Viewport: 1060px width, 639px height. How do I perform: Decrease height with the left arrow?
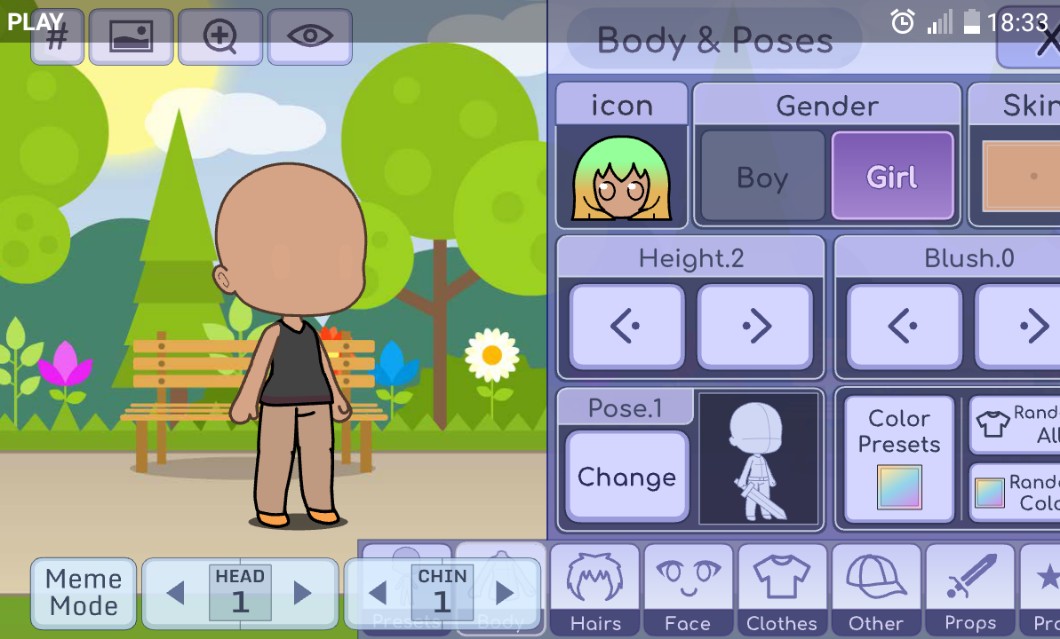627,326
